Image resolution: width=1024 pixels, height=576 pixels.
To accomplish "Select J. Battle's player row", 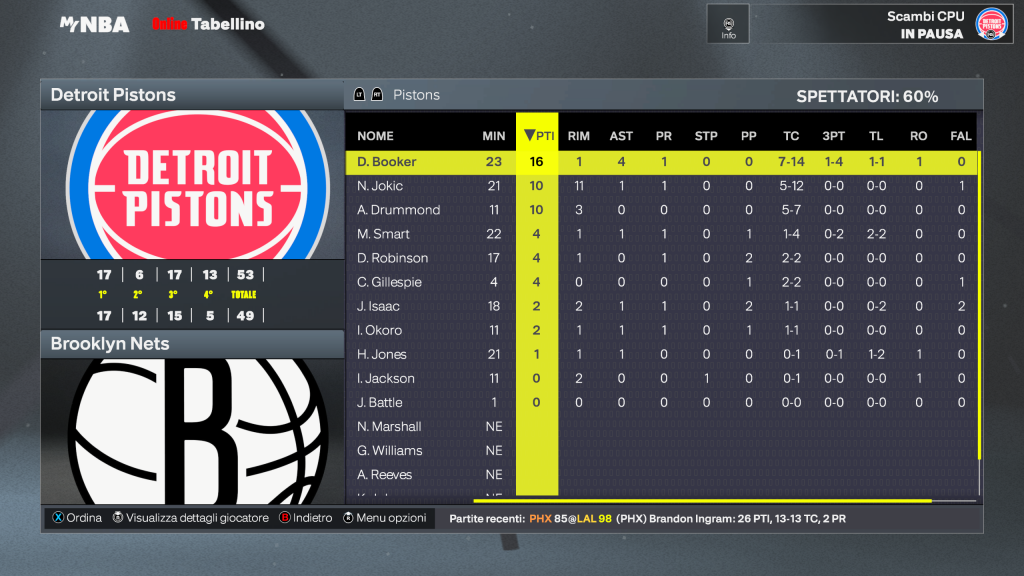I will tap(380, 402).
